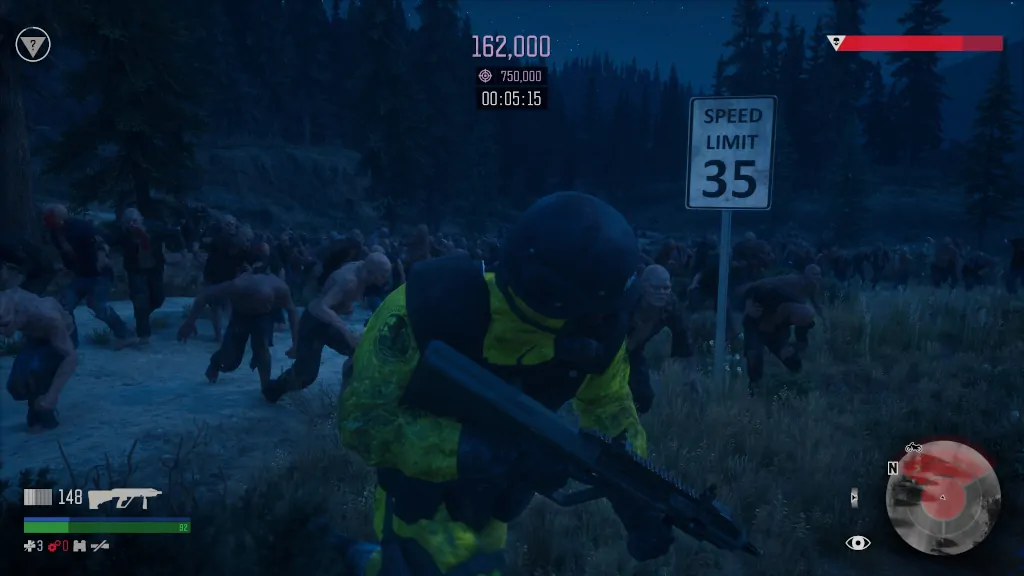Viewport: 1024px width, 576px height.
Task: Click the red gear scrap icon
Action: coord(54,546)
